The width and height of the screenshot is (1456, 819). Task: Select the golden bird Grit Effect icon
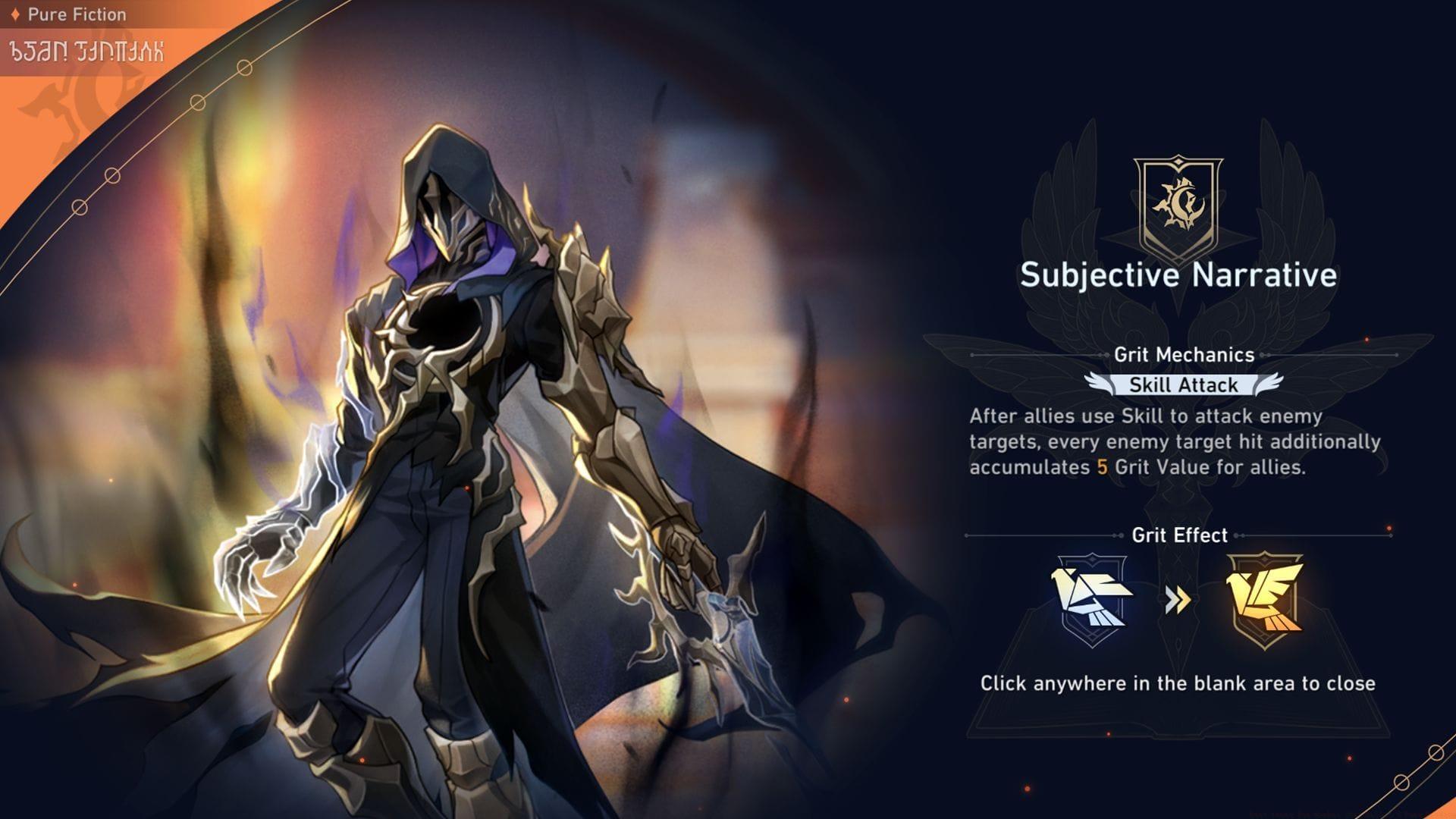pyautogui.click(x=1263, y=600)
